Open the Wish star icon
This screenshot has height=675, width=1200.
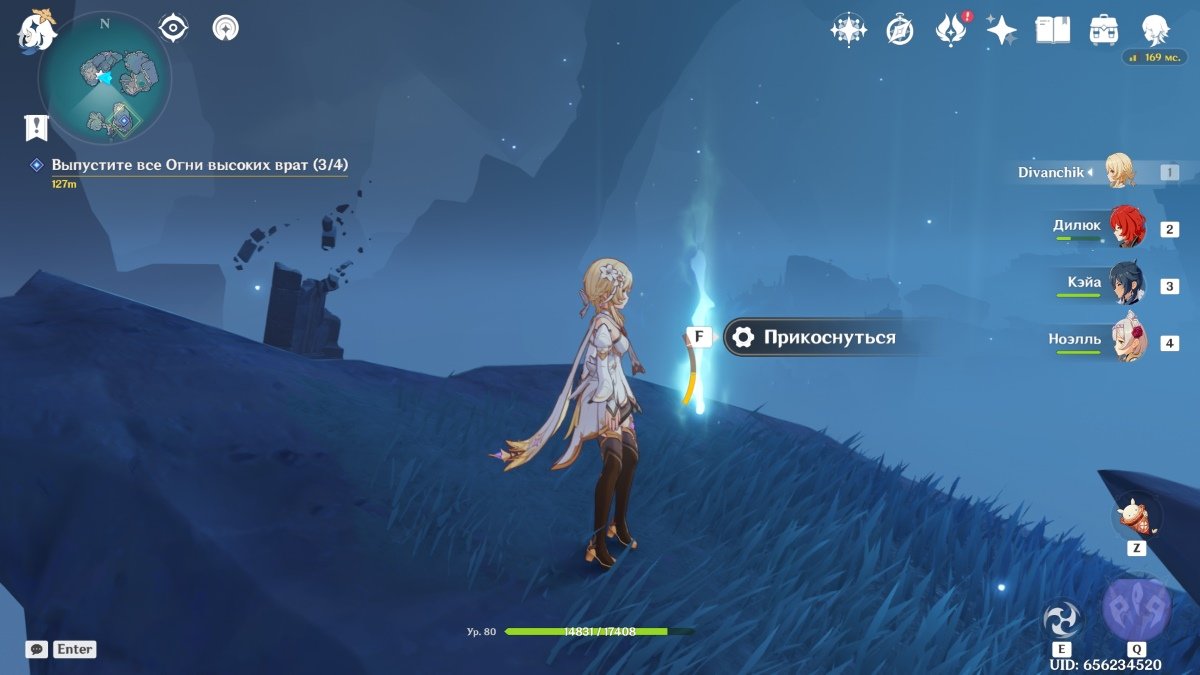[849, 30]
